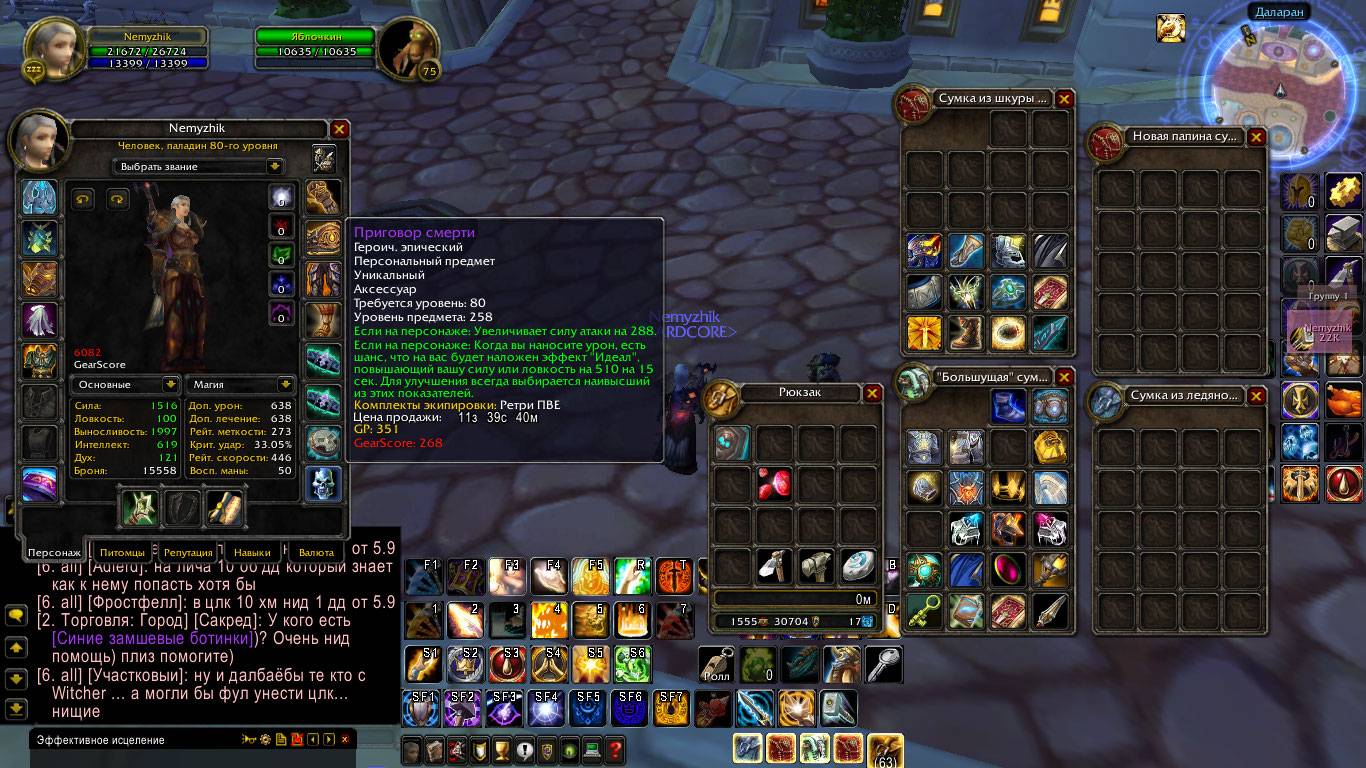This screenshot has width=1366, height=768.
Task: Select the Яблочкин target portrait
Action: coord(409,47)
